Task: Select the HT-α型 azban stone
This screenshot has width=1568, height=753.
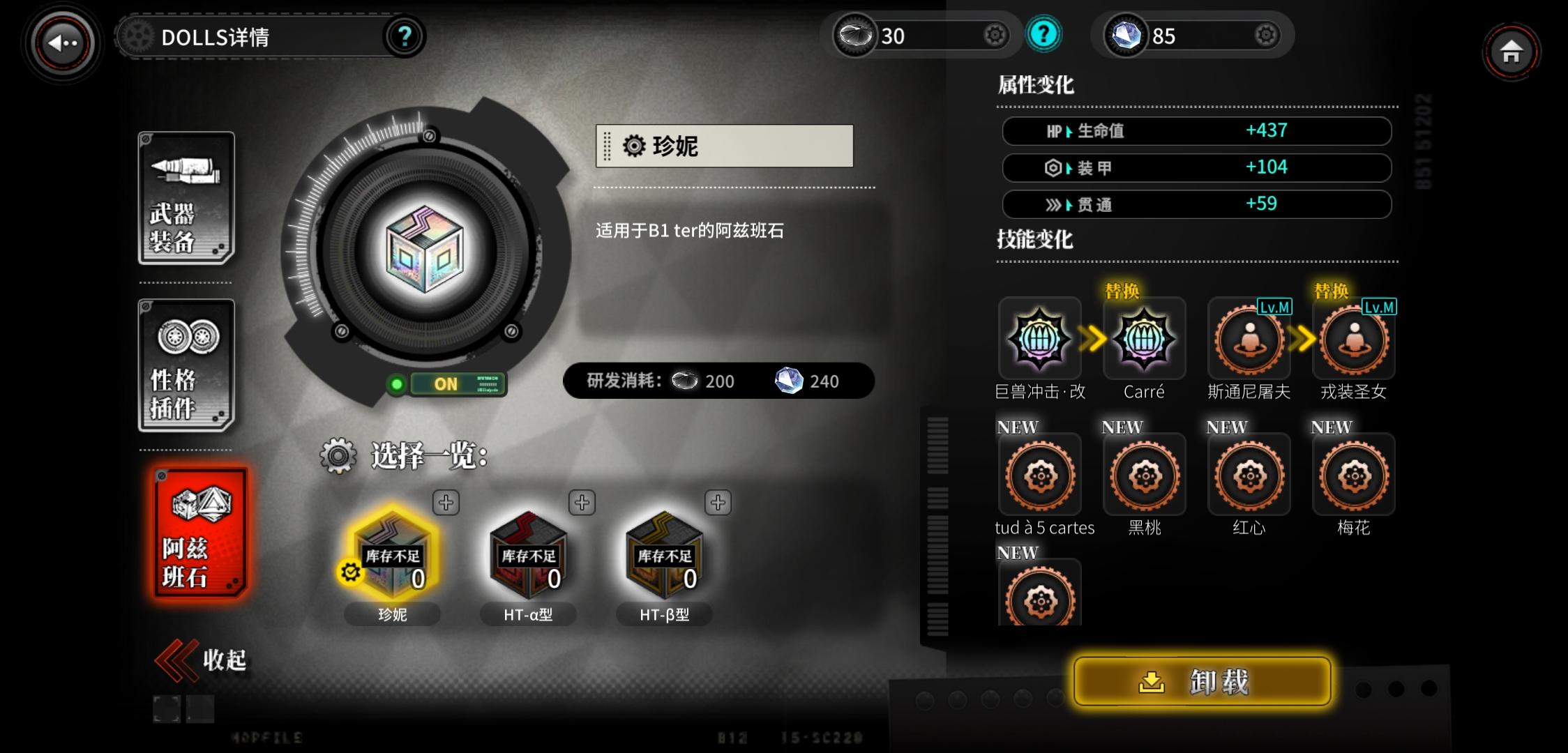Action: pyautogui.click(x=528, y=558)
